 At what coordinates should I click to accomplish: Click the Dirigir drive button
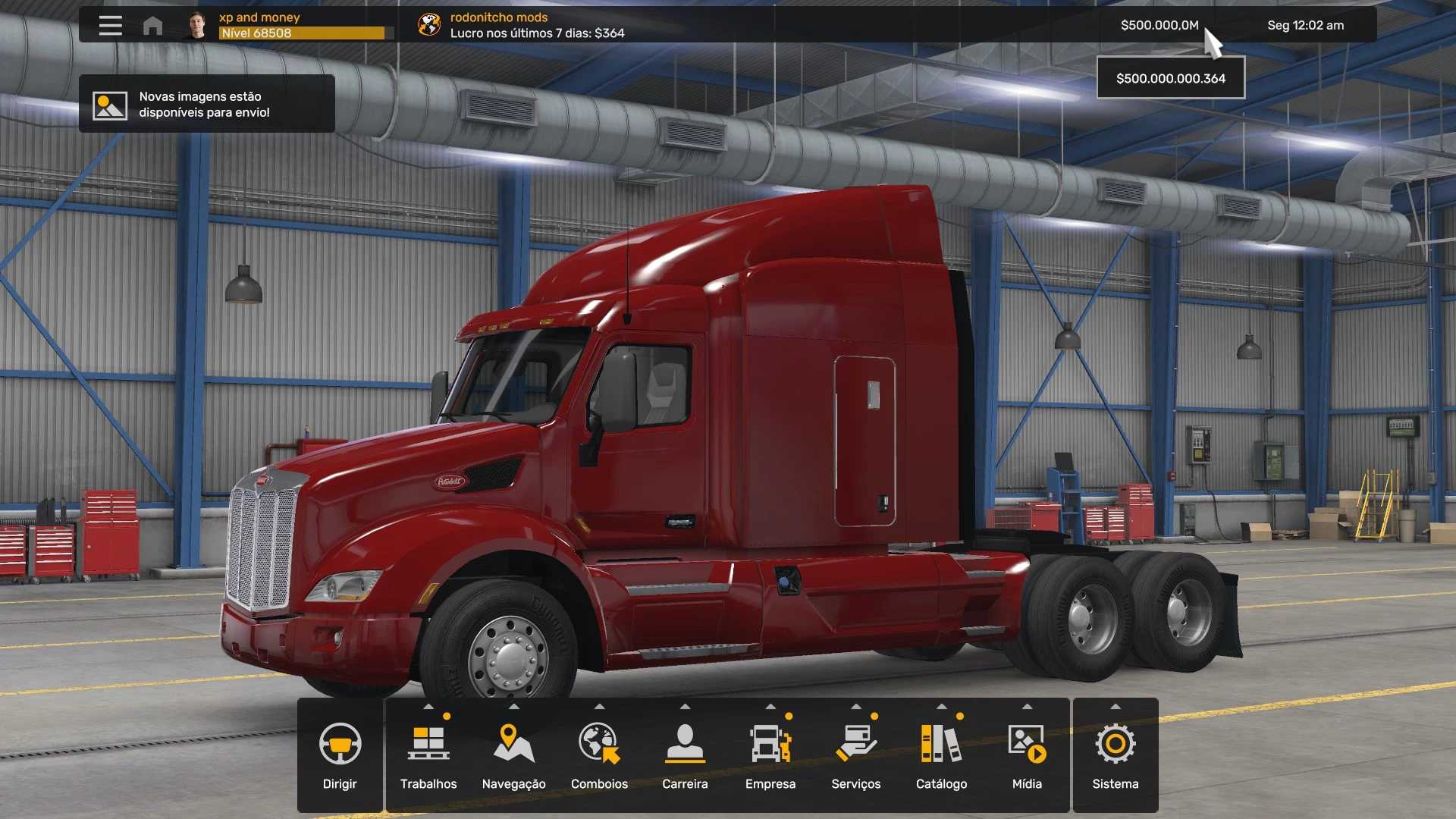coord(340,755)
